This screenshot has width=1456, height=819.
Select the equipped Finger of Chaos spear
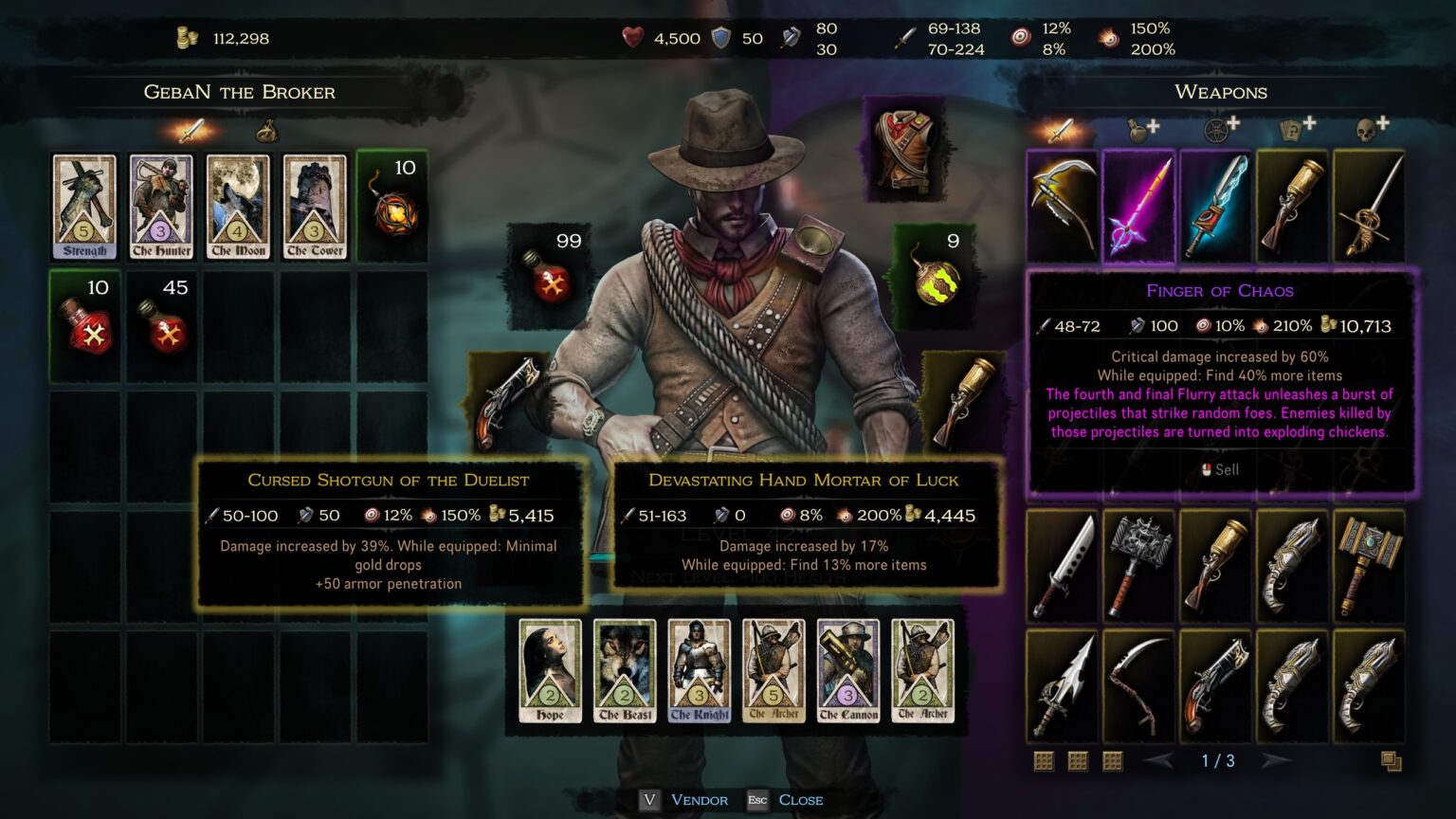[x=1139, y=205]
